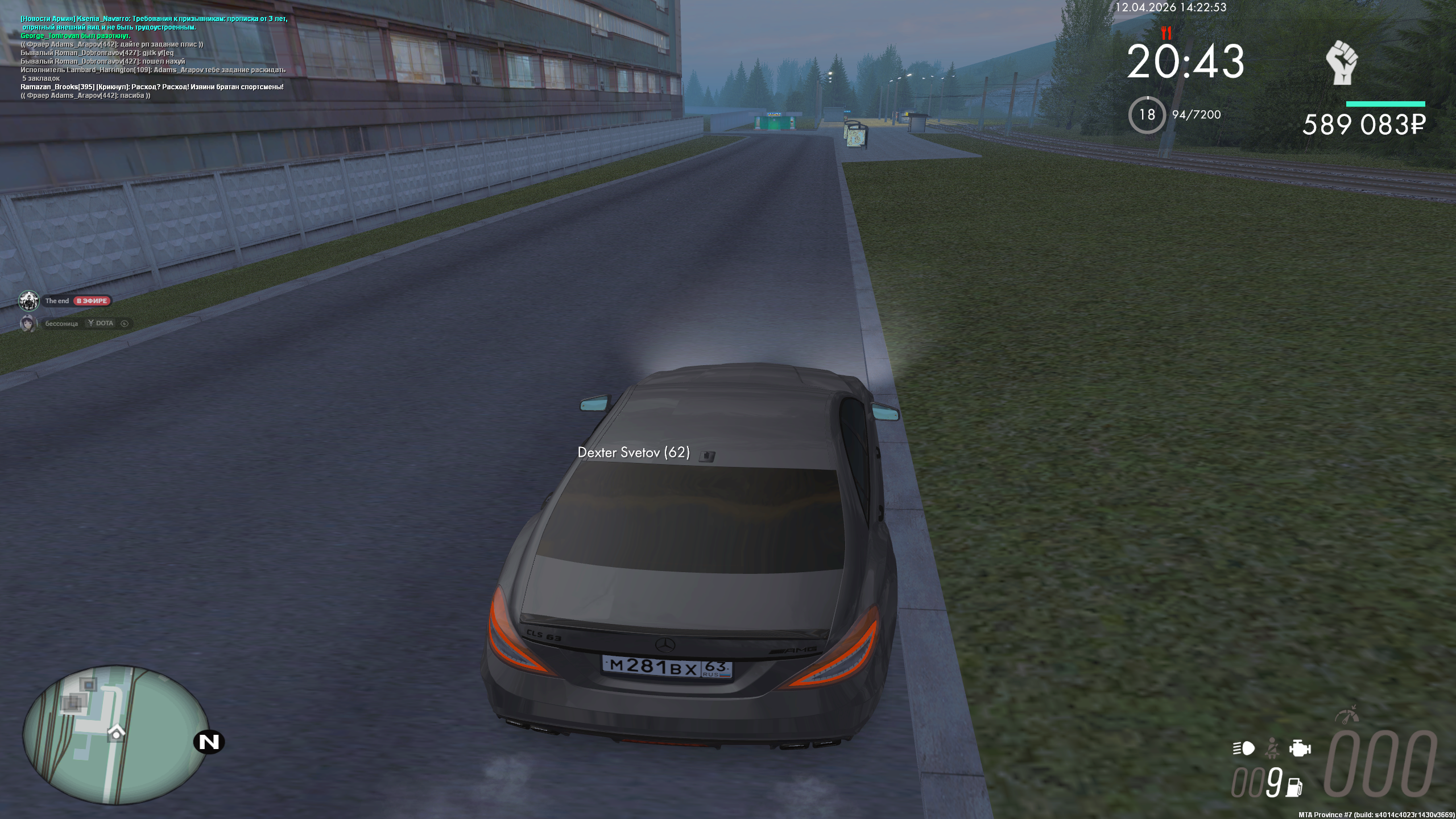
Task: Click the N compass marker on minimap
Action: (209, 742)
